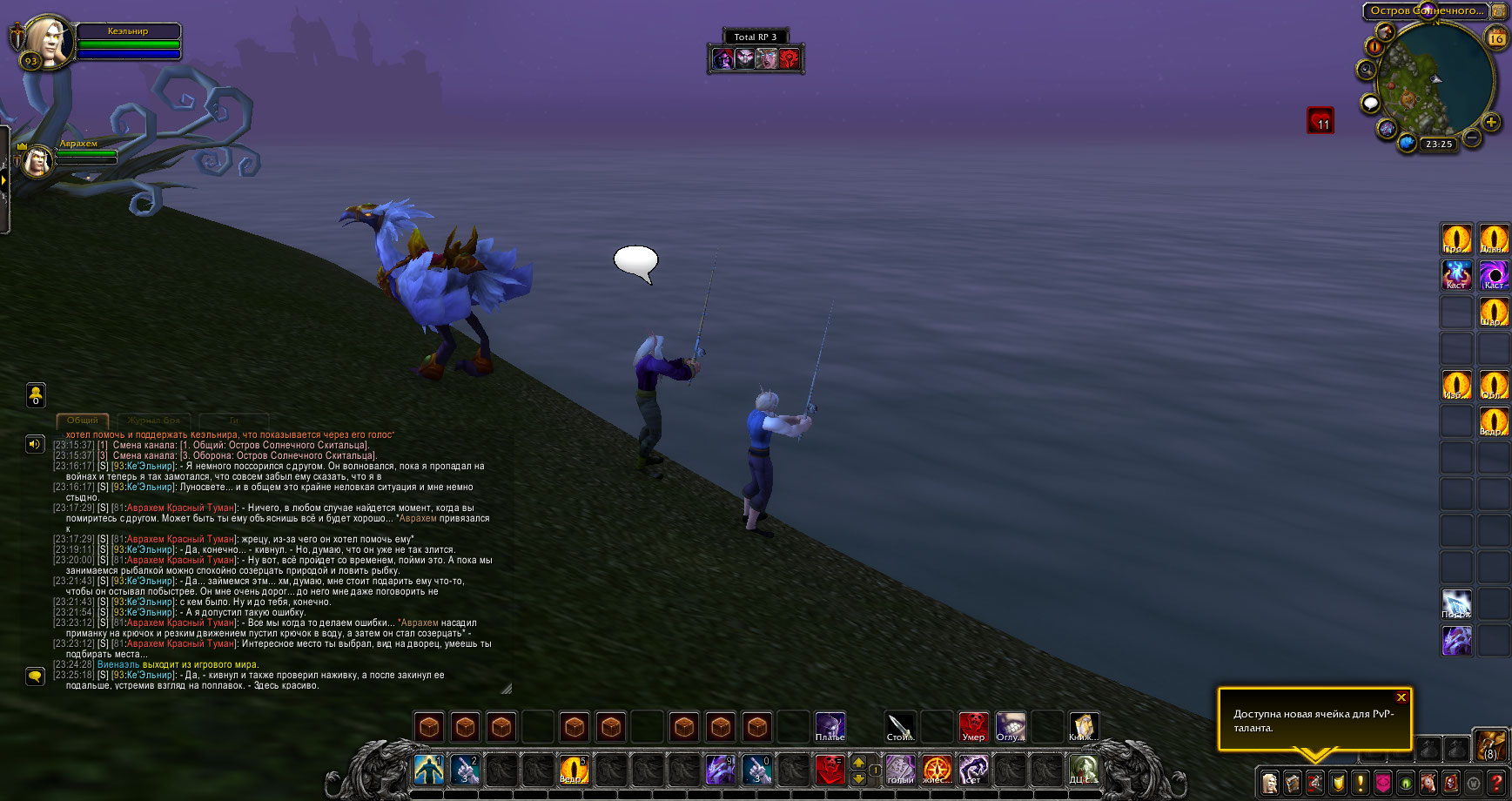Zoom out the minimap with minus button
The image size is (1512, 801).
(1471, 138)
